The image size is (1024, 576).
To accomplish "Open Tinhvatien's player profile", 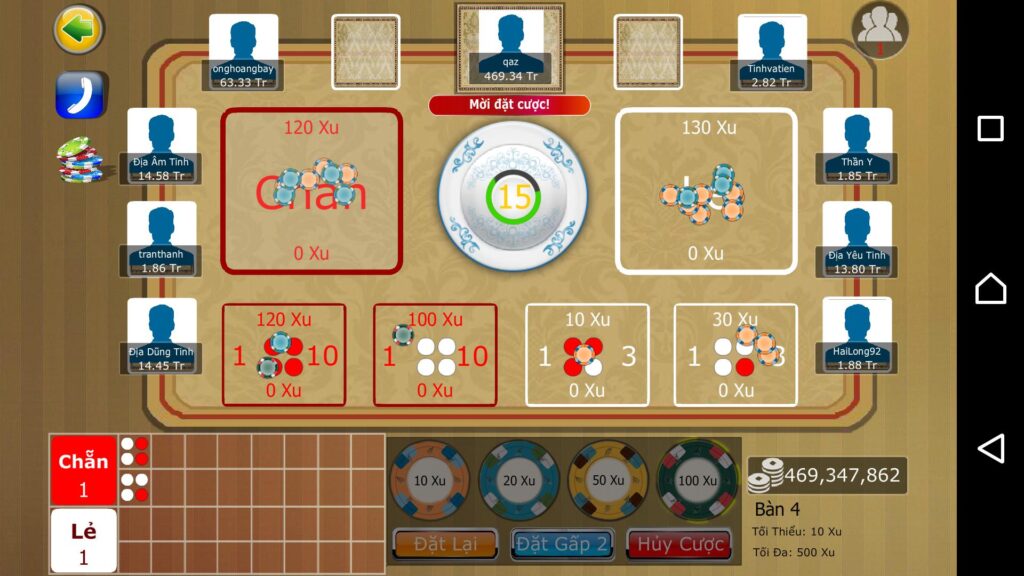I will (772, 50).
